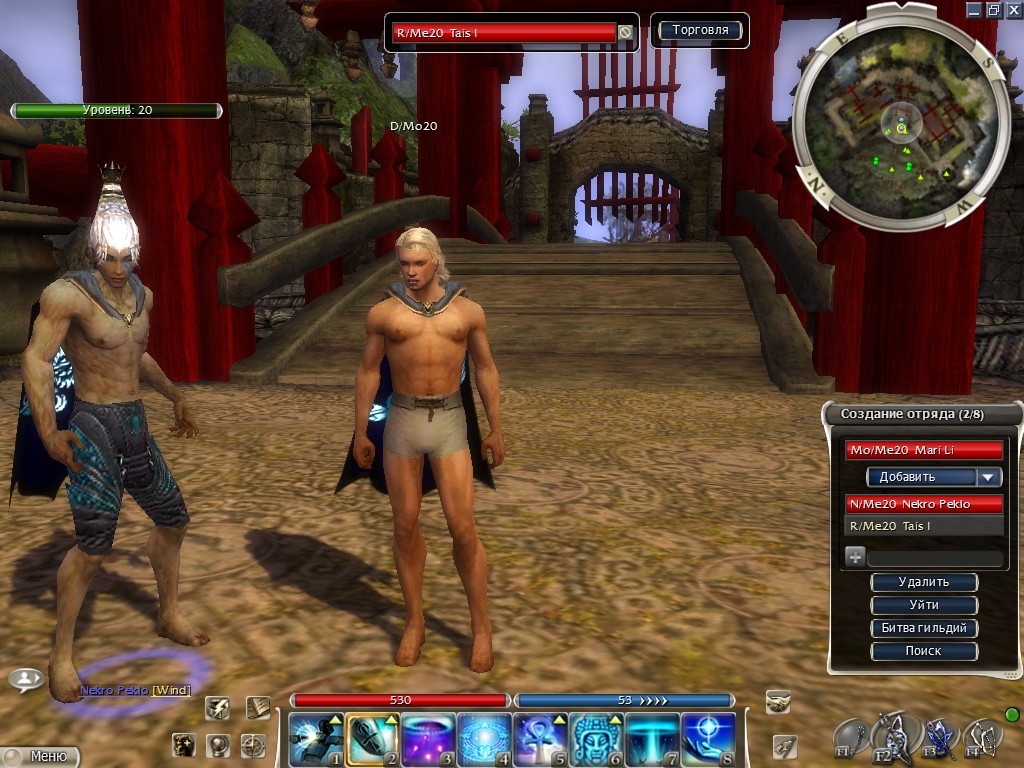The height and width of the screenshot is (768, 1024).
Task: Activate the glowing hand skill in slot 8
Action: (x=708, y=739)
